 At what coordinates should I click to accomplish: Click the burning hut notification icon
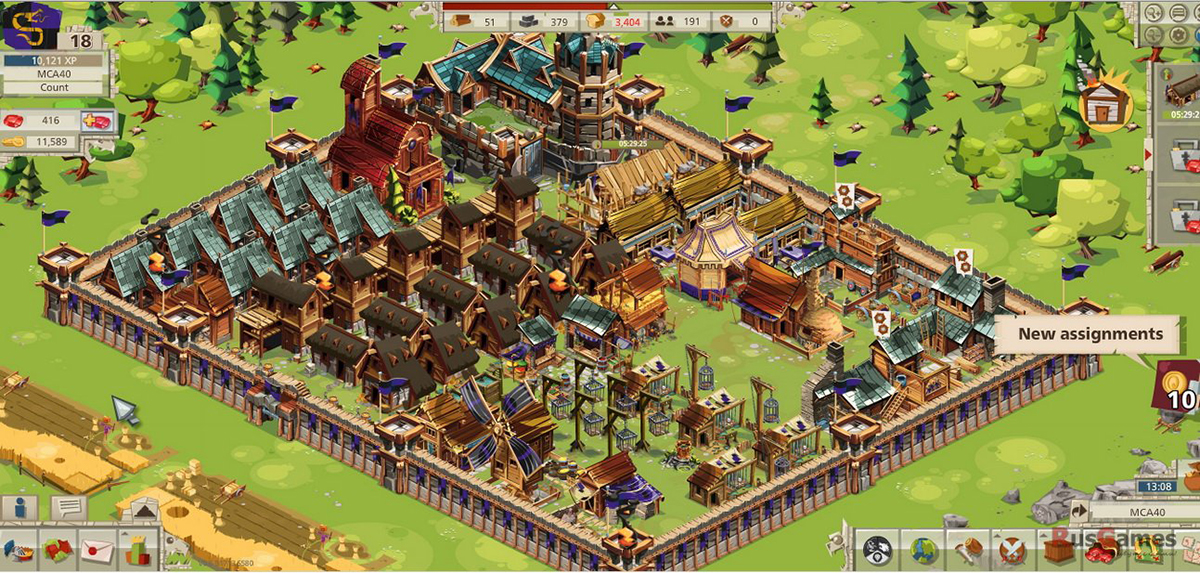point(1103,104)
